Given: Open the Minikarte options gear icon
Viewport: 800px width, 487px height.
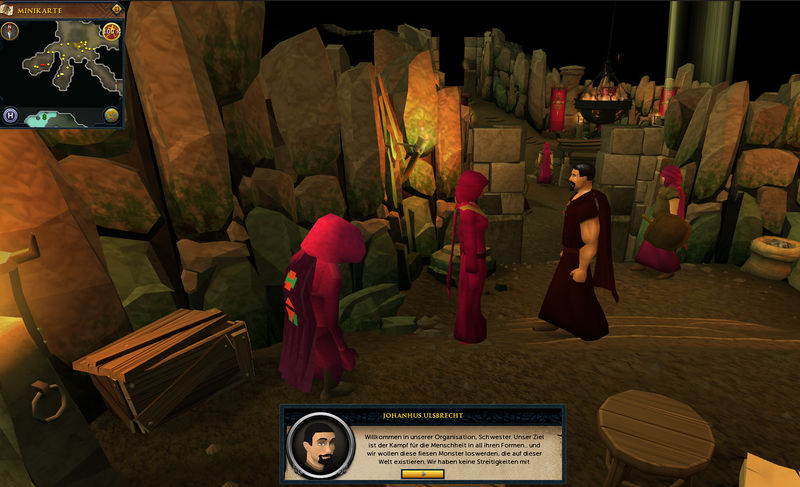Looking at the screenshot, I should tap(116, 8).
